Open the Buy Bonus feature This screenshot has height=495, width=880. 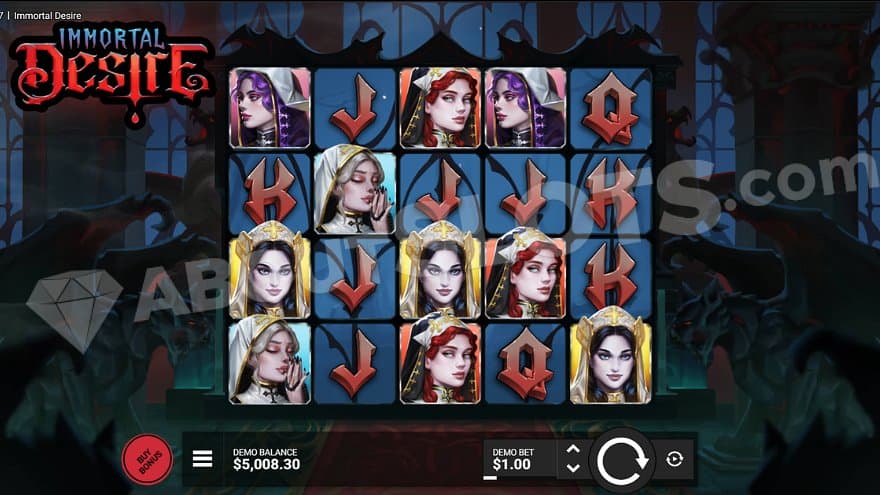pyautogui.click(x=146, y=459)
